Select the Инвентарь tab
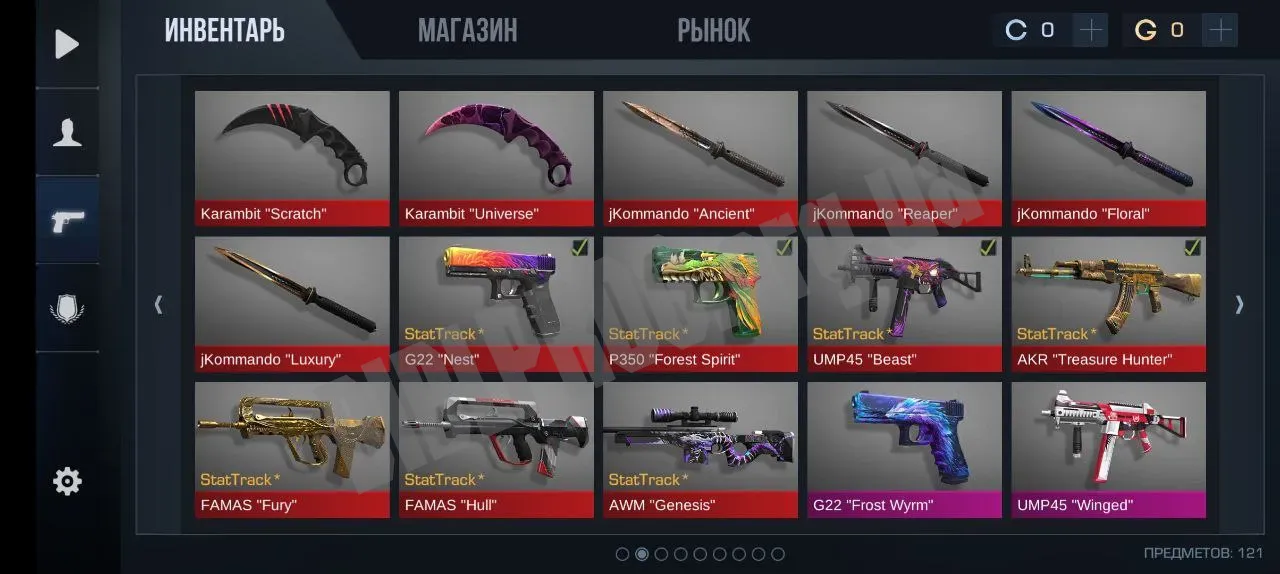This screenshot has height=574, width=1280. point(224,31)
